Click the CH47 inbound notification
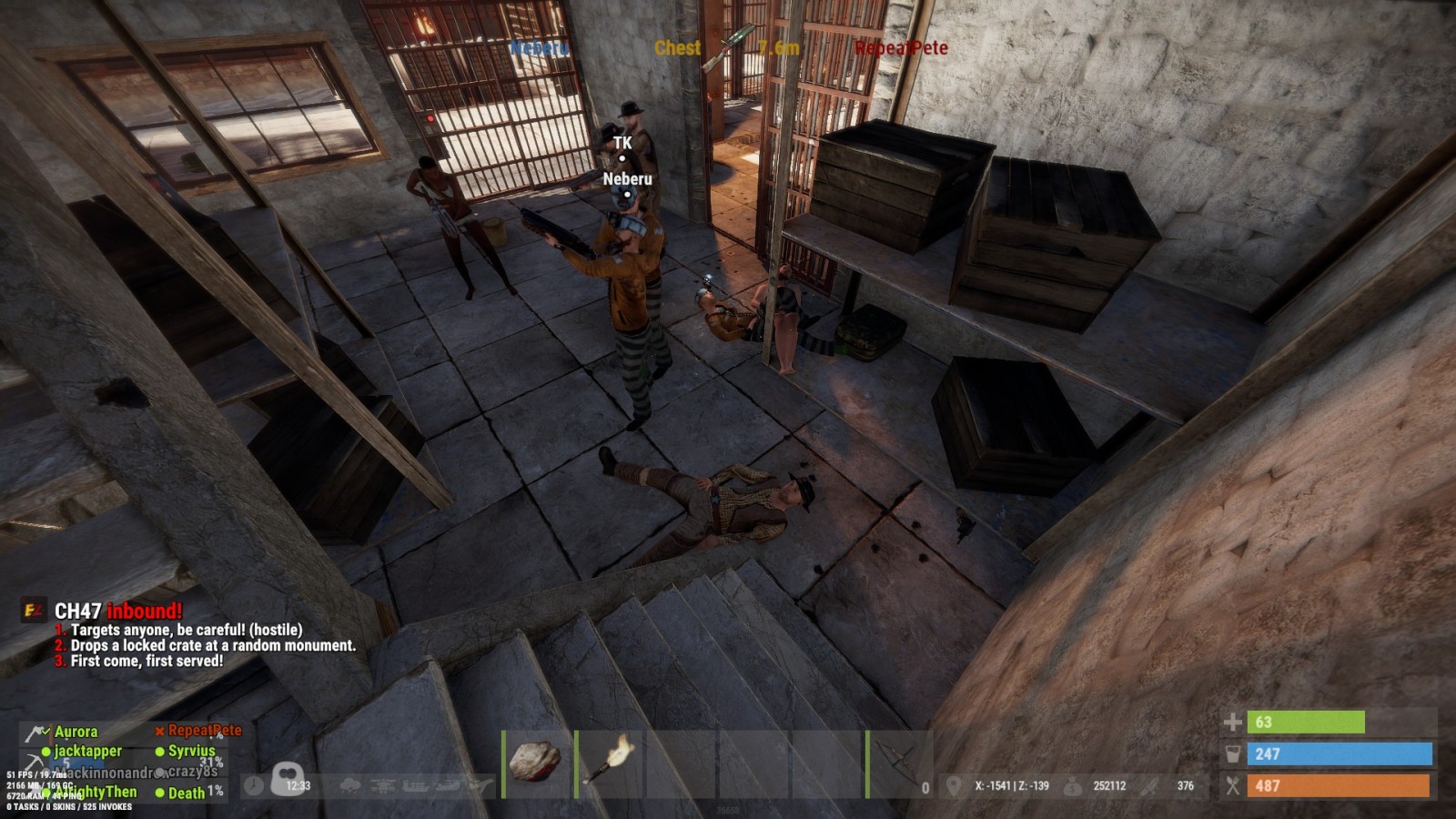1456x819 pixels. (x=118, y=611)
